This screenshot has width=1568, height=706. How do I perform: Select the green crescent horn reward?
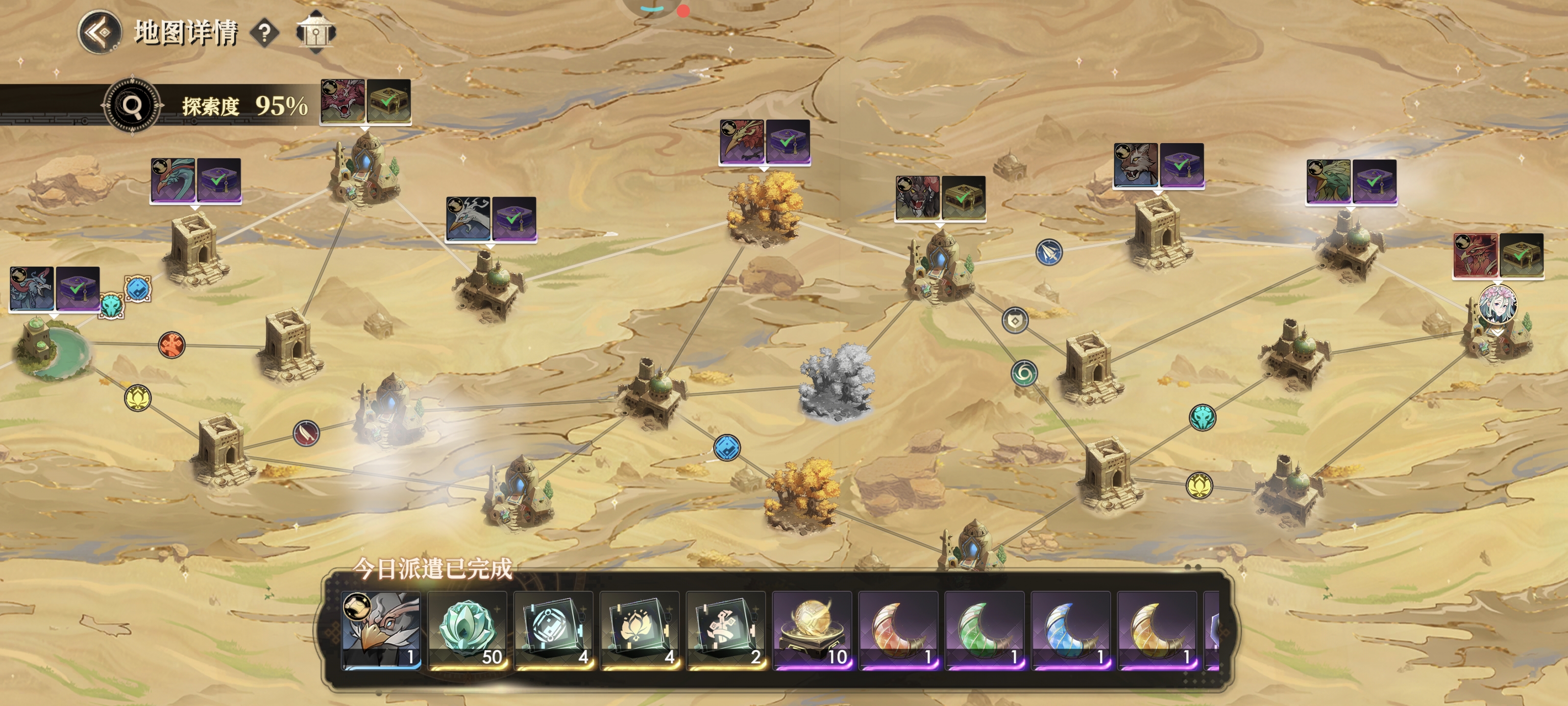(984, 631)
